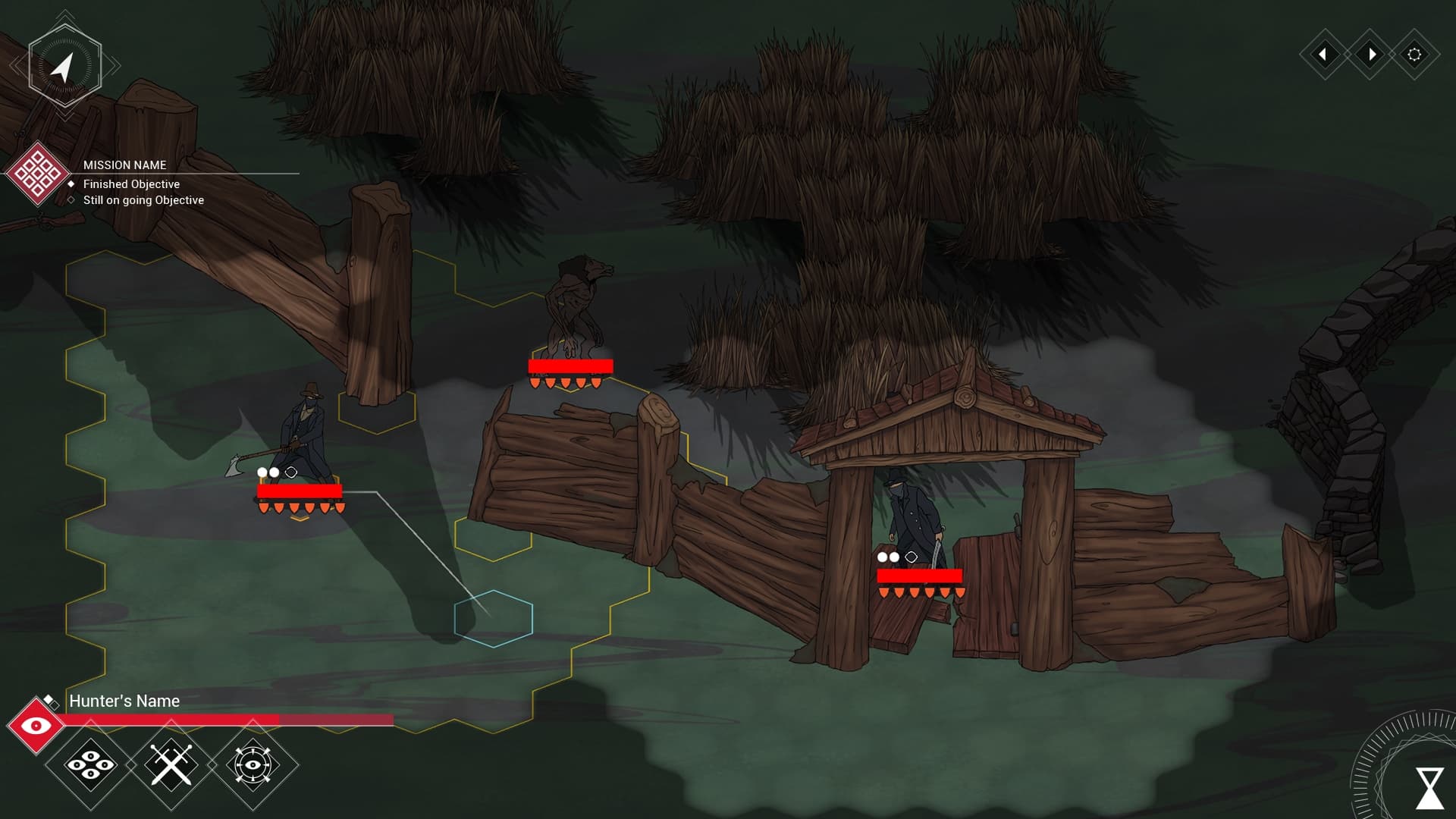The height and width of the screenshot is (819, 1456).
Task: Open the Hunter's Name label
Action: (124, 701)
